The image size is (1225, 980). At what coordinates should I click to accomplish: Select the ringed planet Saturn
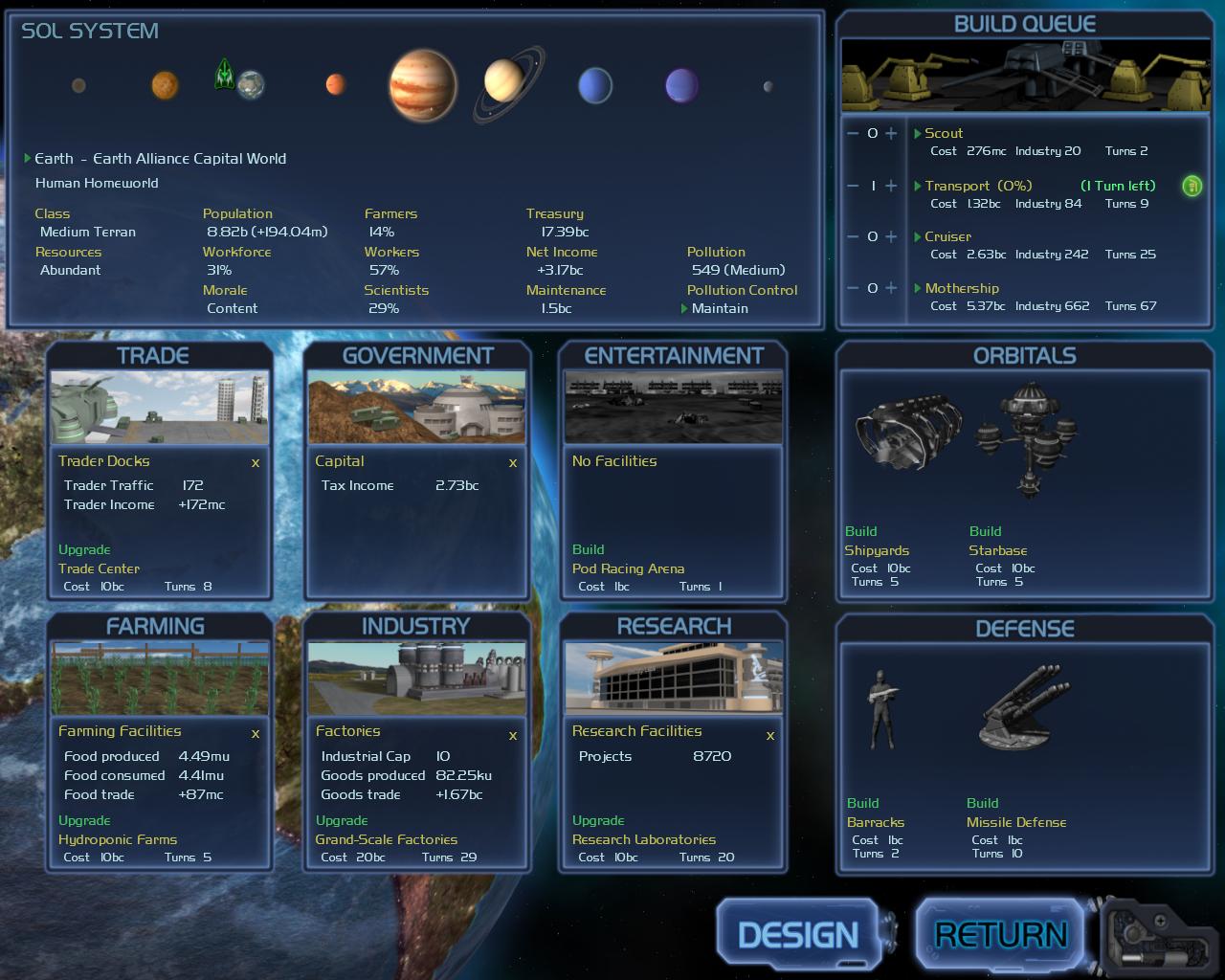click(x=504, y=82)
